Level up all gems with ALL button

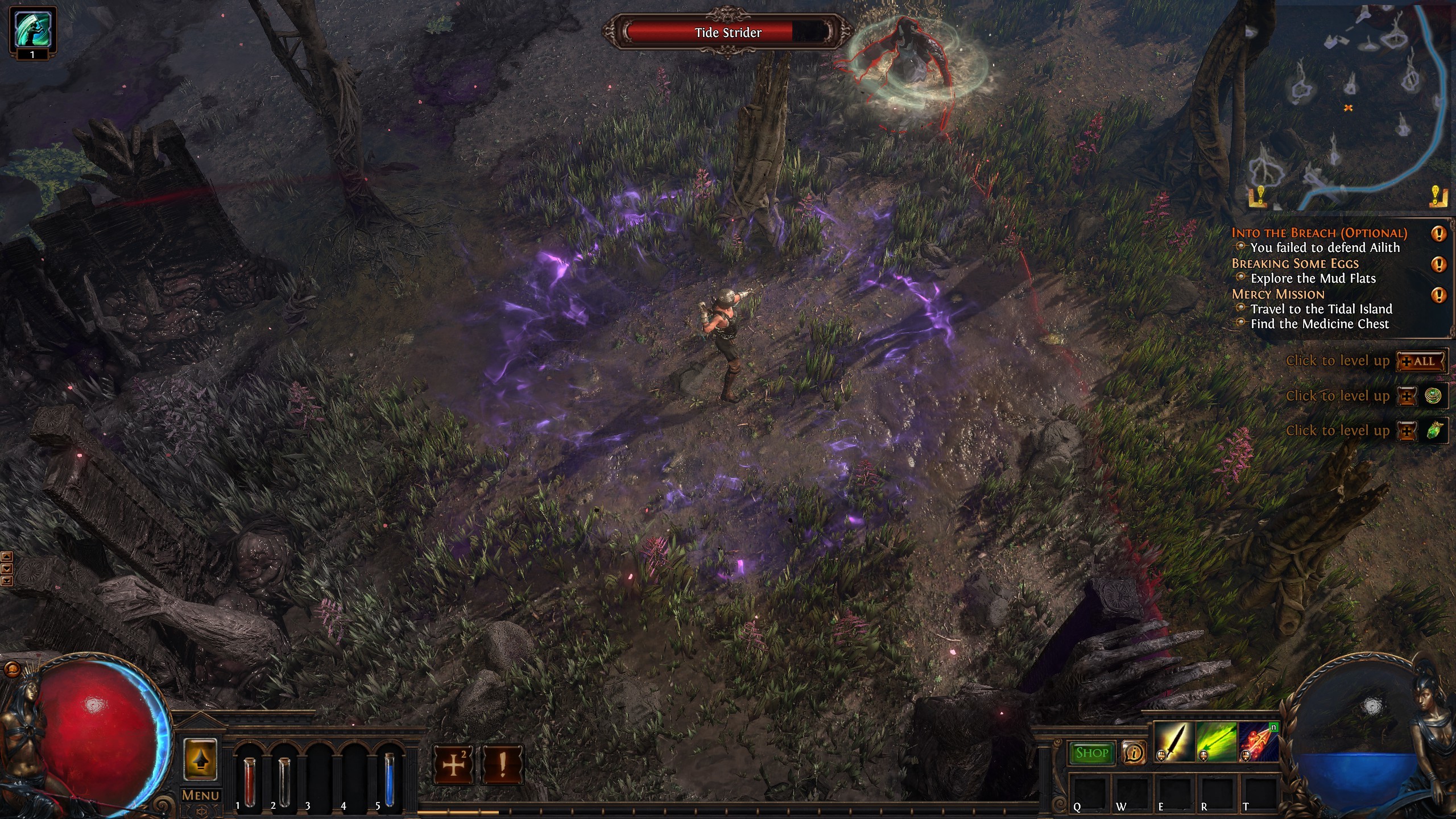pos(1421,361)
